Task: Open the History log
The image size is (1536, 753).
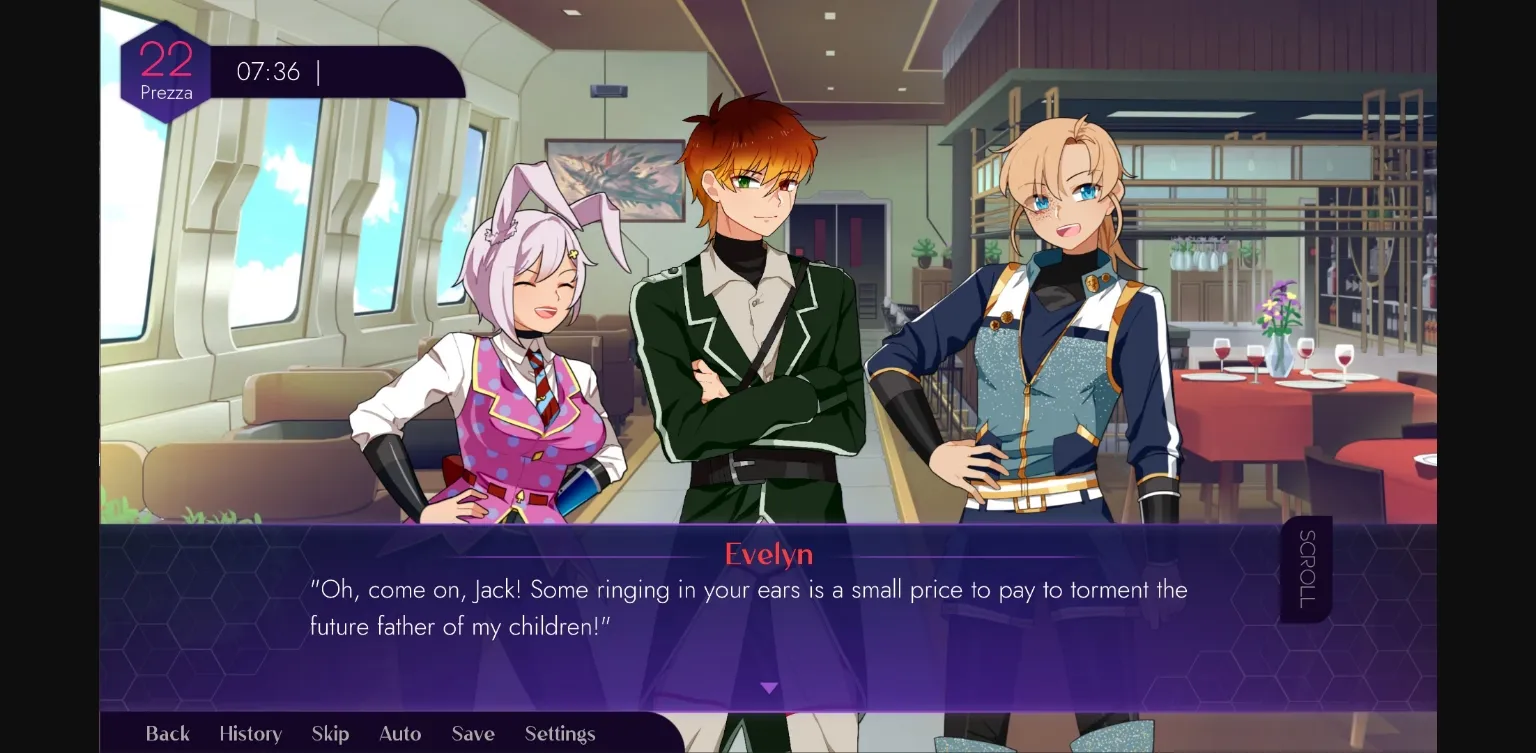Action: [249, 733]
